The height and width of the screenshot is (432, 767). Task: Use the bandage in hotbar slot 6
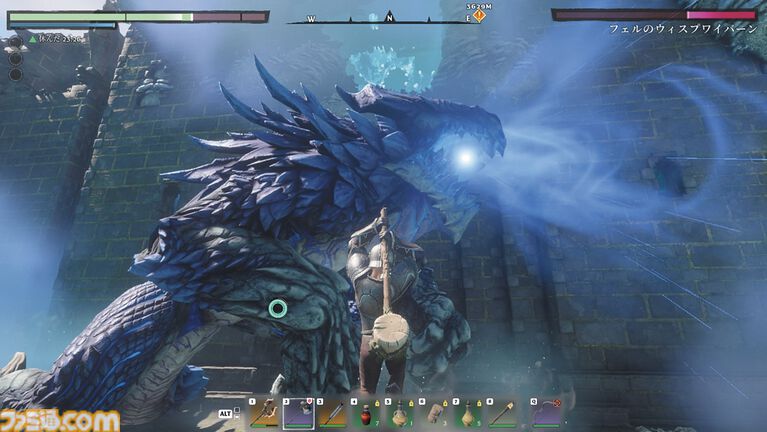[434, 413]
